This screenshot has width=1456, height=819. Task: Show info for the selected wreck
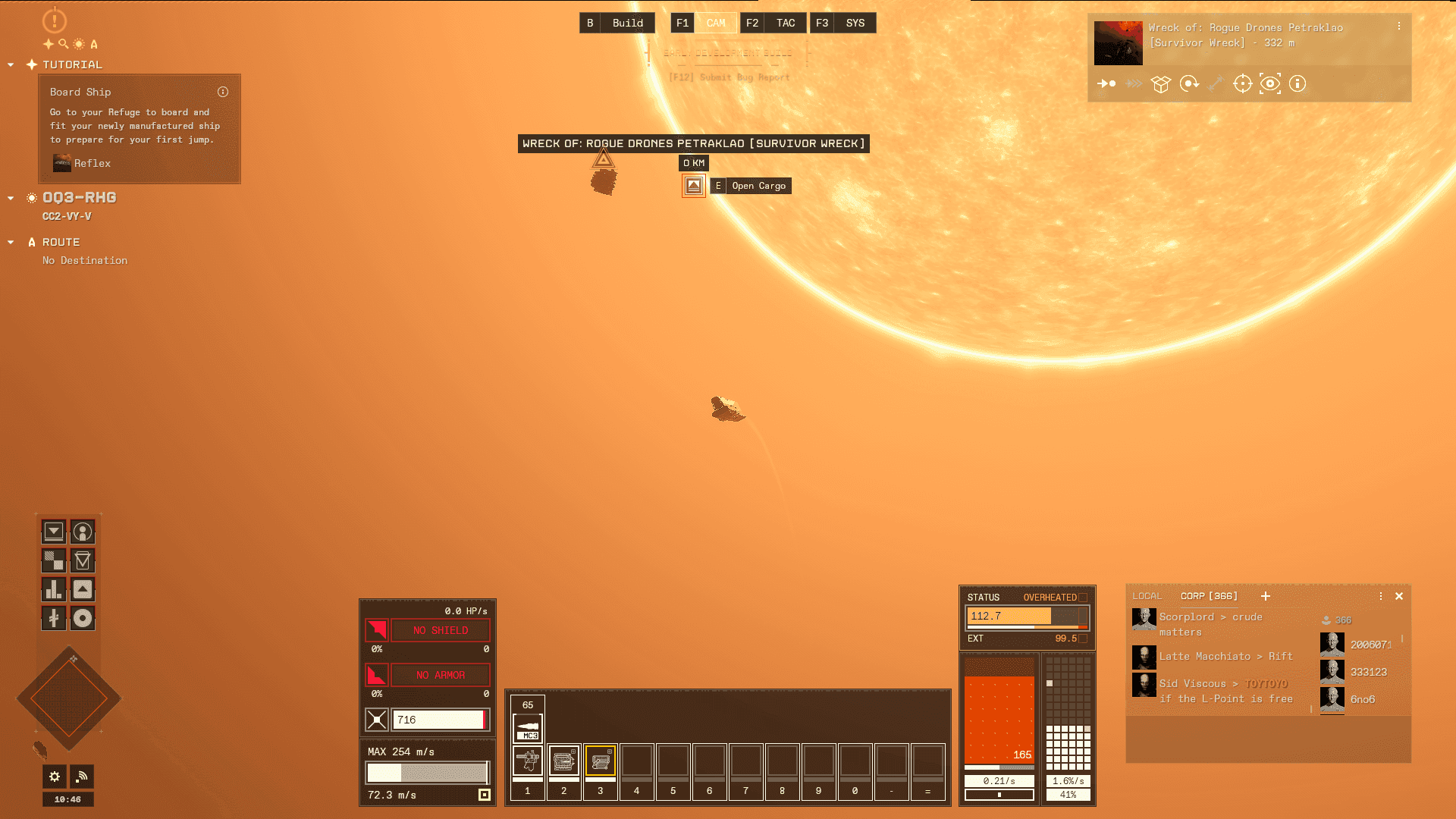pyautogui.click(x=1298, y=83)
